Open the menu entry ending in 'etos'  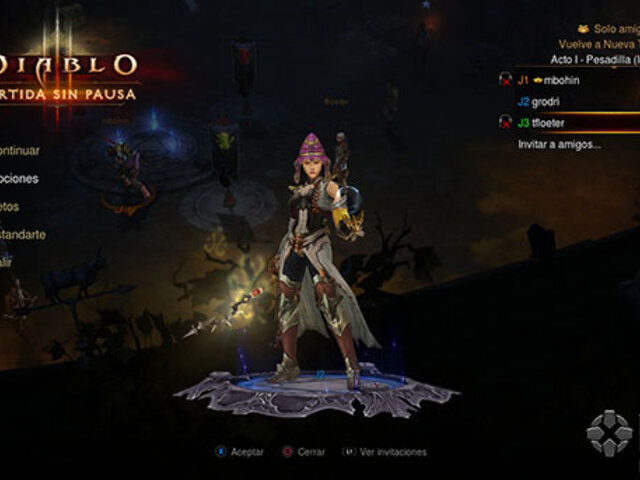coord(10,207)
